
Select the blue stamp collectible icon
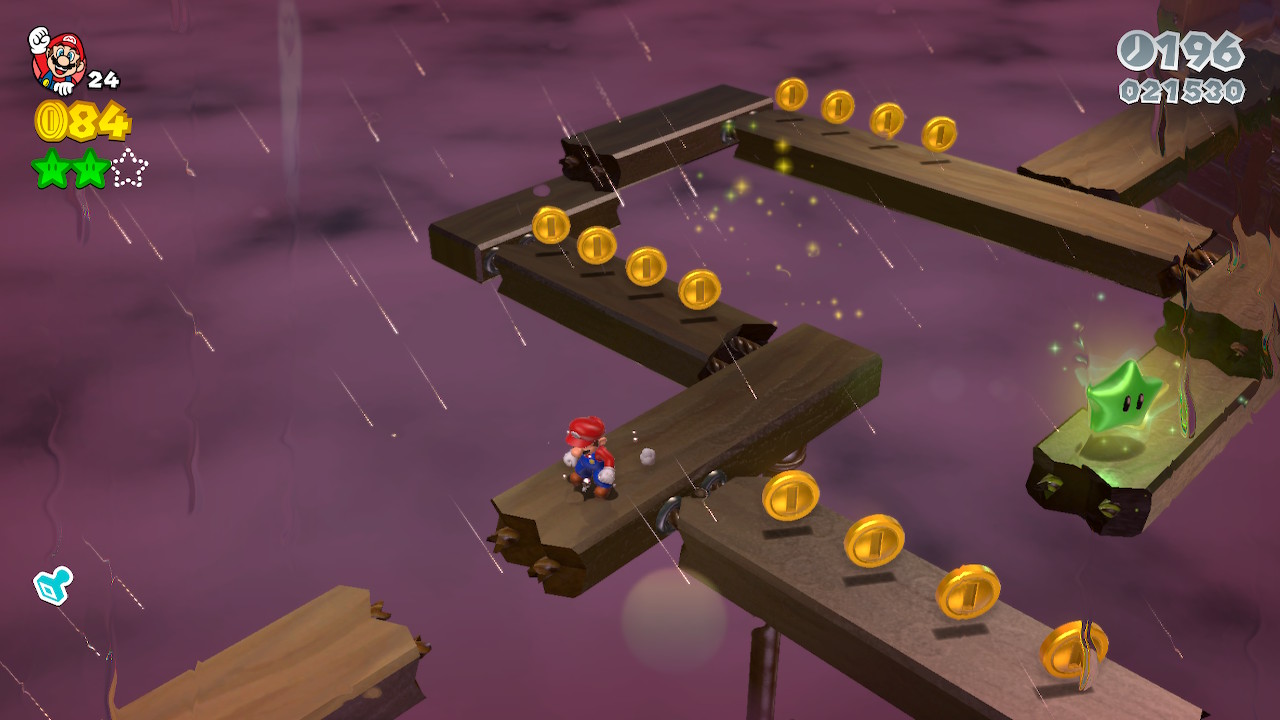click(52, 585)
